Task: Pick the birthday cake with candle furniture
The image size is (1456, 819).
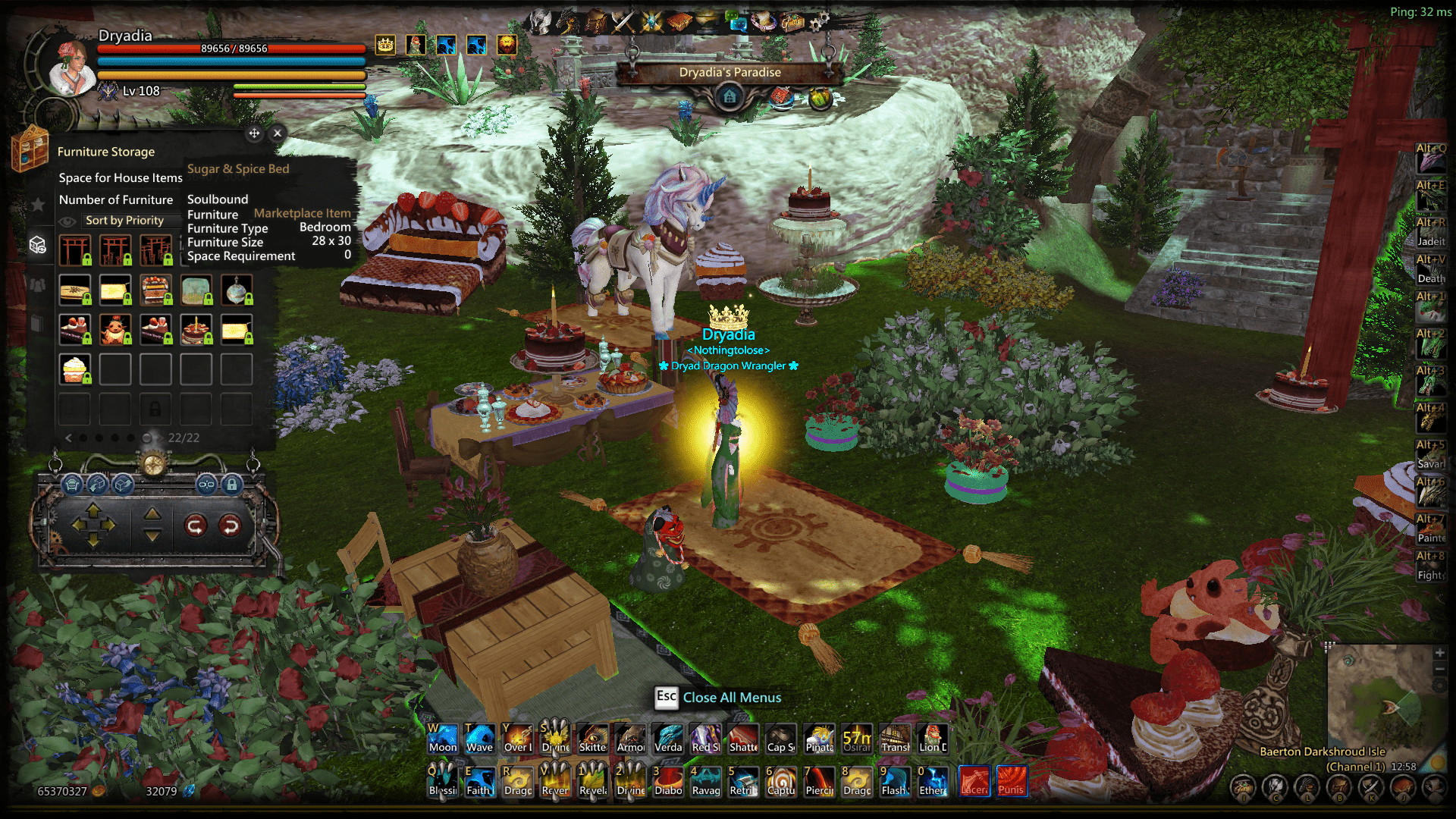Action: (196, 330)
